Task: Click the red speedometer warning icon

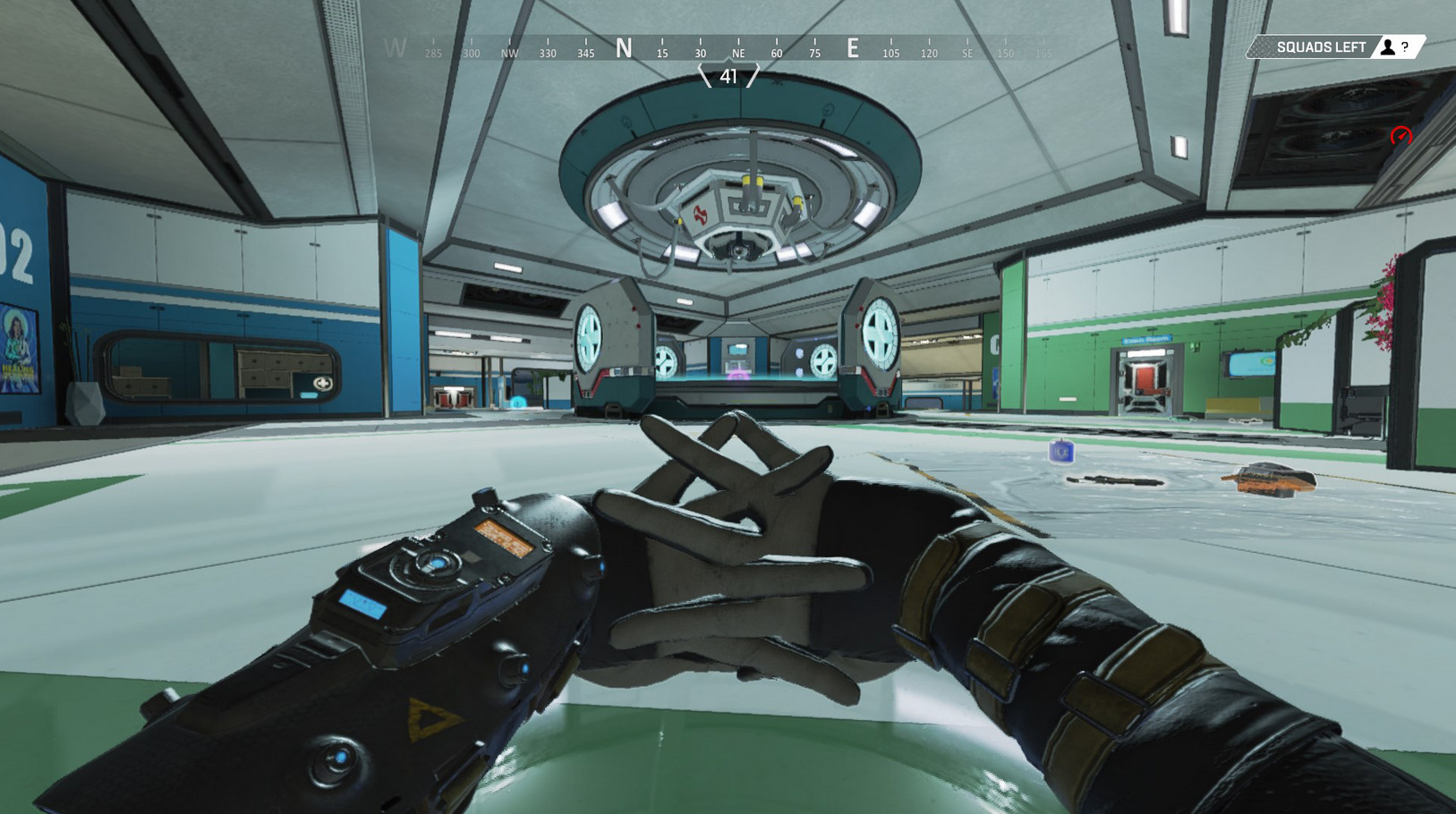Action: tap(1401, 136)
